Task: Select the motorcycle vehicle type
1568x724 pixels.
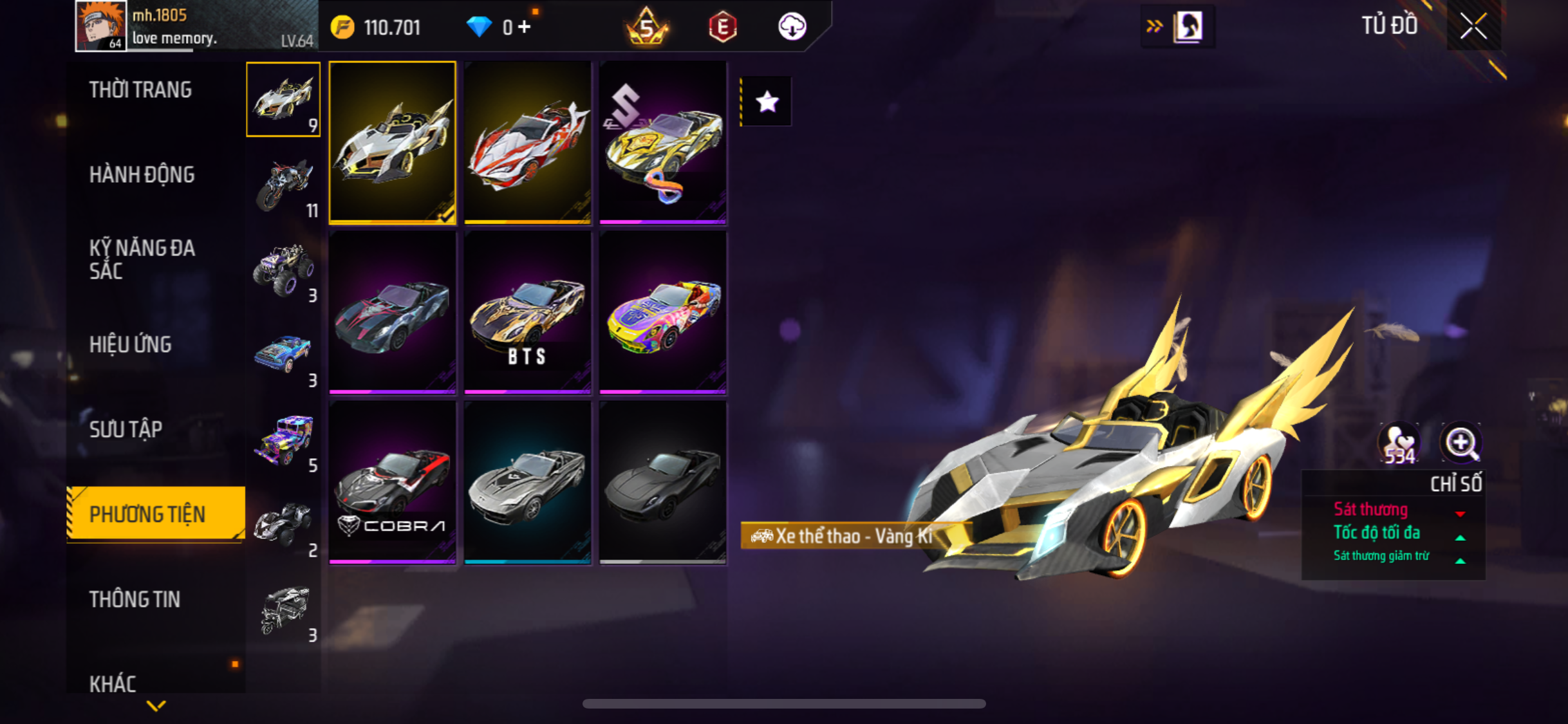Action: coord(284,185)
